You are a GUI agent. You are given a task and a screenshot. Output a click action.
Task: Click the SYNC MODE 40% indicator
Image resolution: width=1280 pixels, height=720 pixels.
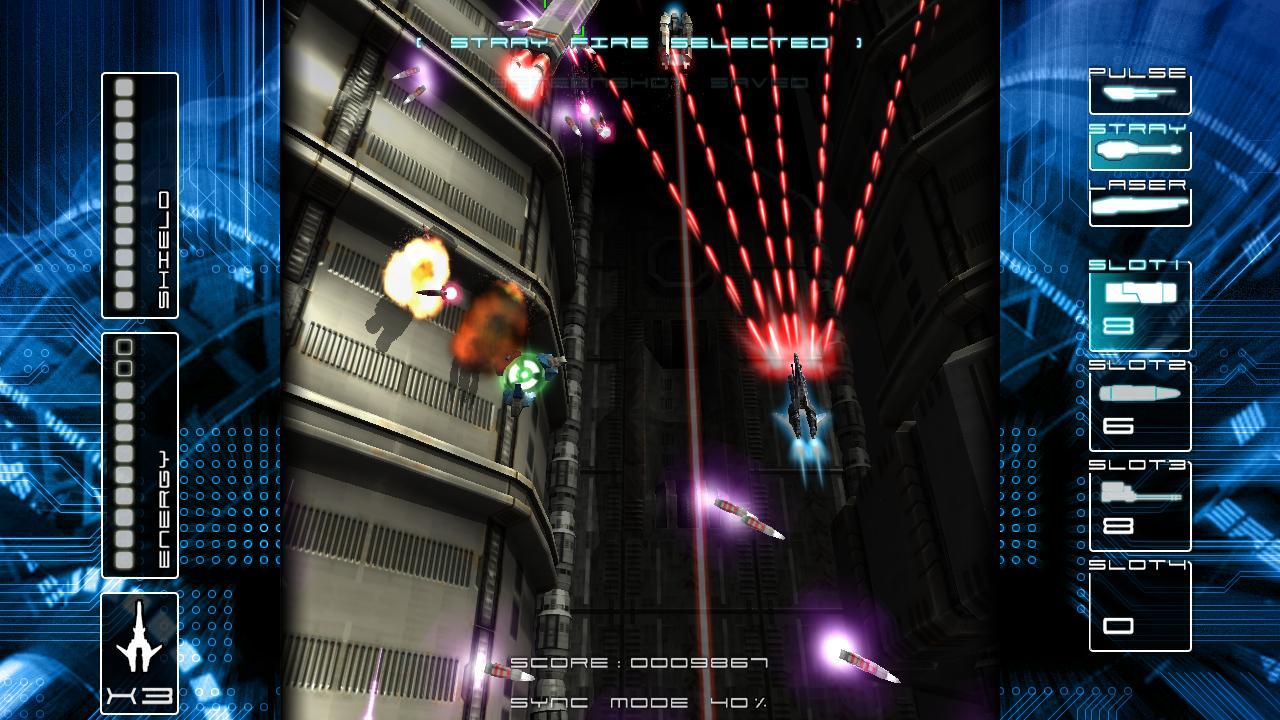pyautogui.click(x=640, y=700)
